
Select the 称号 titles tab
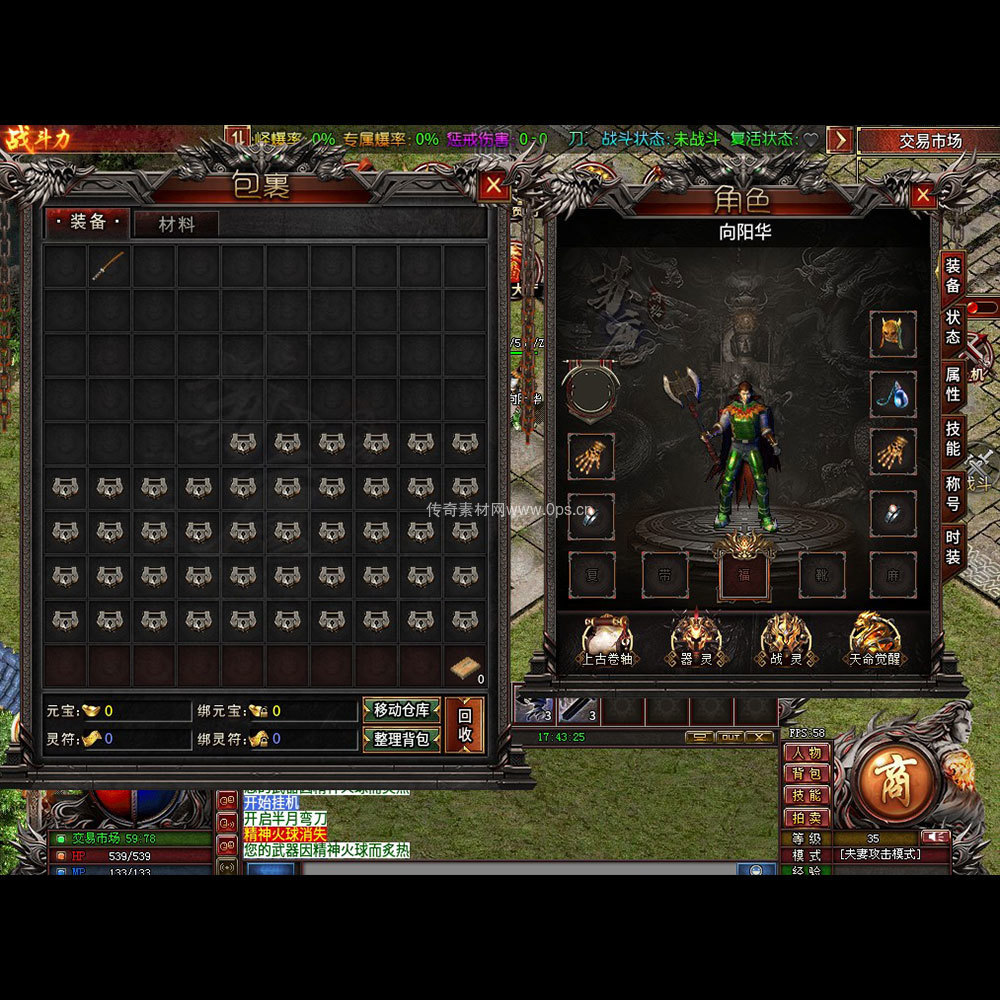coord(953,494)
